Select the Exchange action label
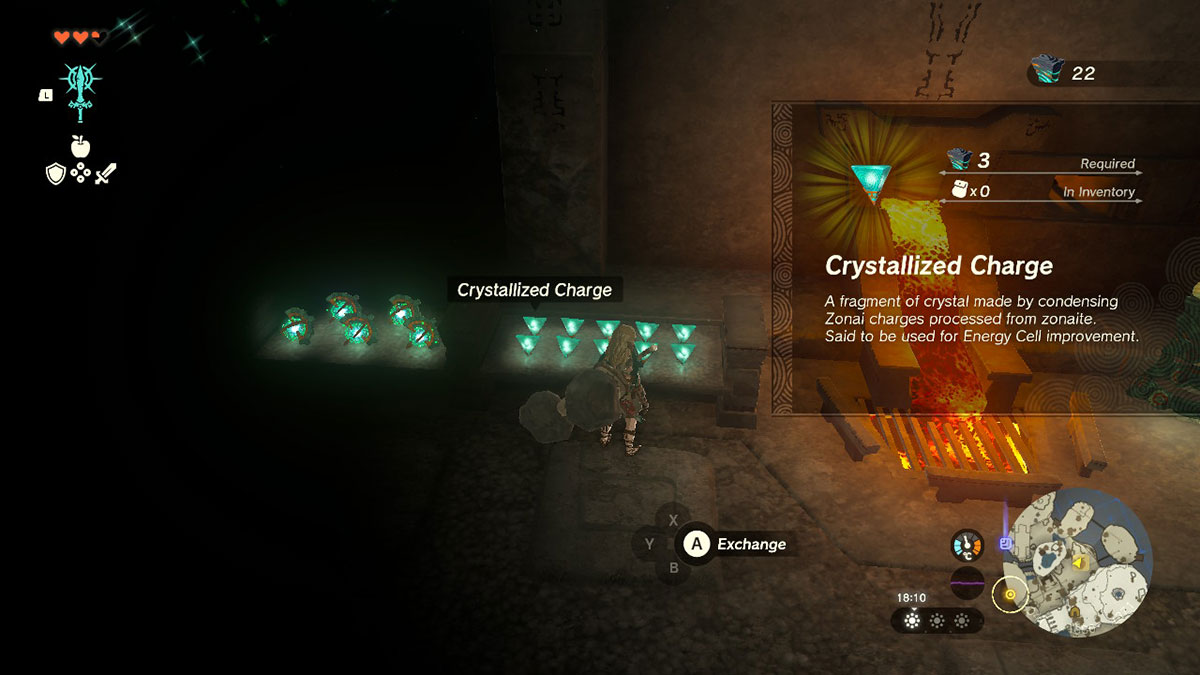The height and width of the screenshot is (675, 1200). click(x=751, y=544)
